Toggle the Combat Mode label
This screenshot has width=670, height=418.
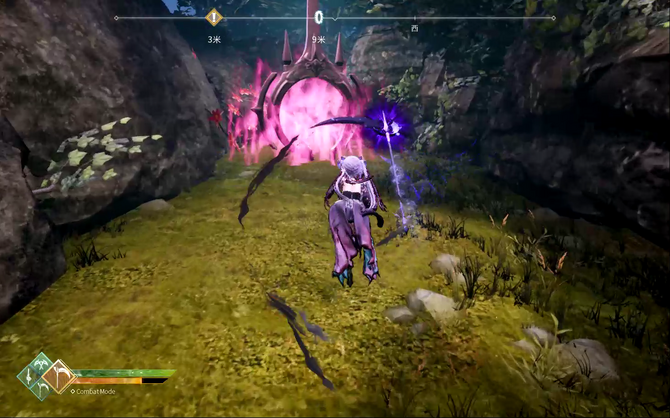[93, 392]
